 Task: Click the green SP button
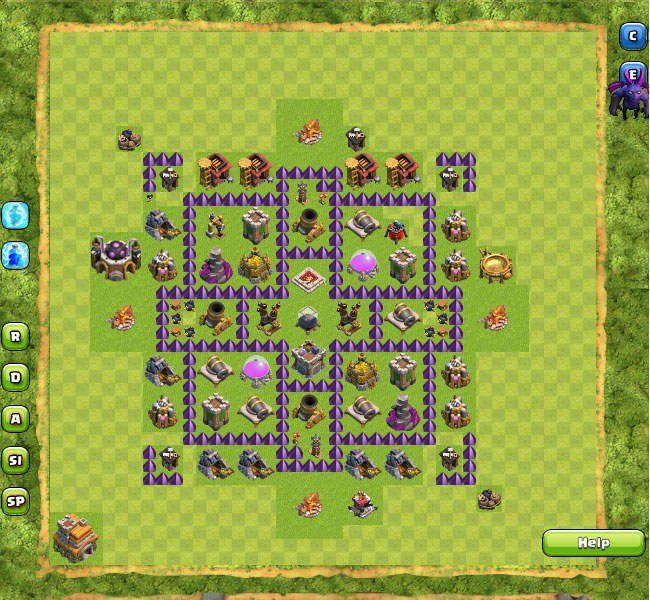point(15,501)
